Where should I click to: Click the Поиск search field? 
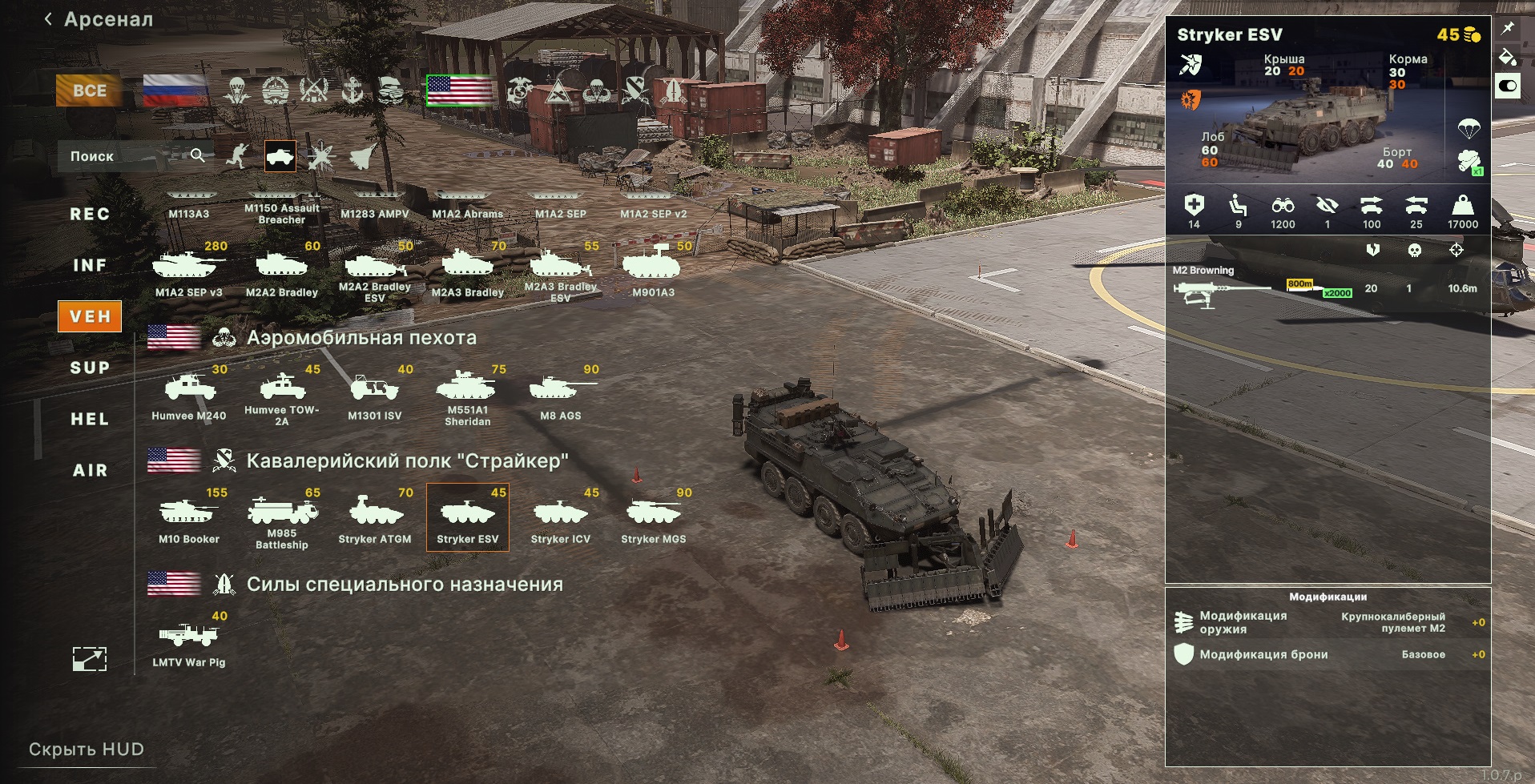point(128,156)
